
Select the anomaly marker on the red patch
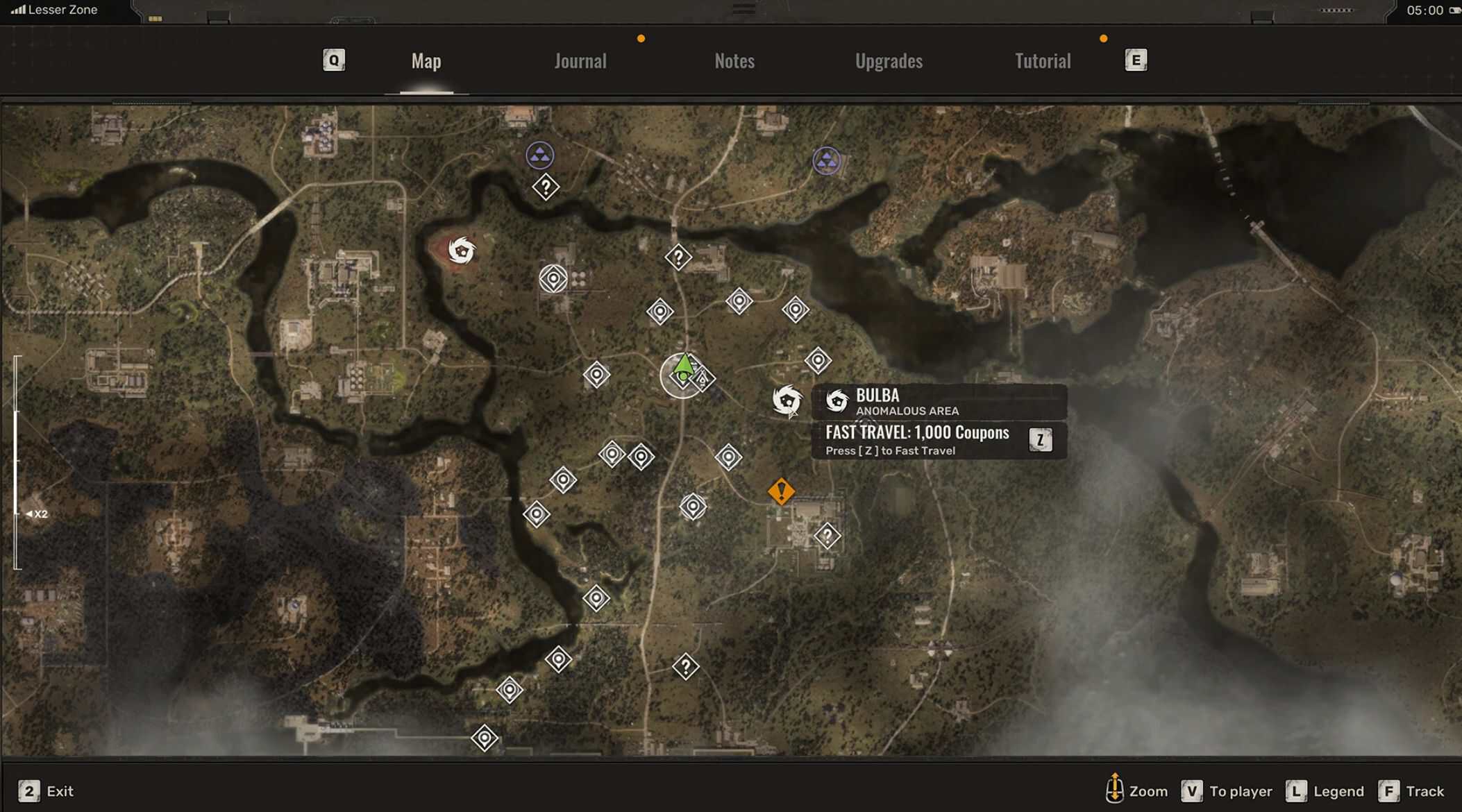462,250
